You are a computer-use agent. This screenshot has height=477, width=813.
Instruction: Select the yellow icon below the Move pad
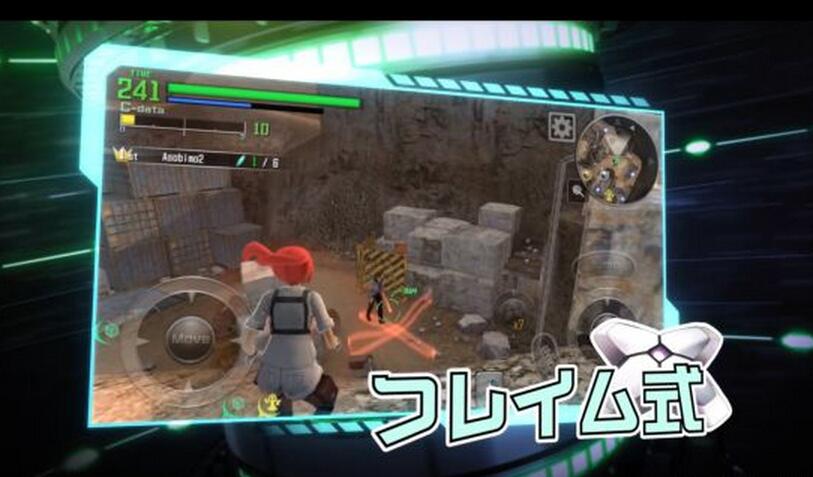[x=269, y=405]
